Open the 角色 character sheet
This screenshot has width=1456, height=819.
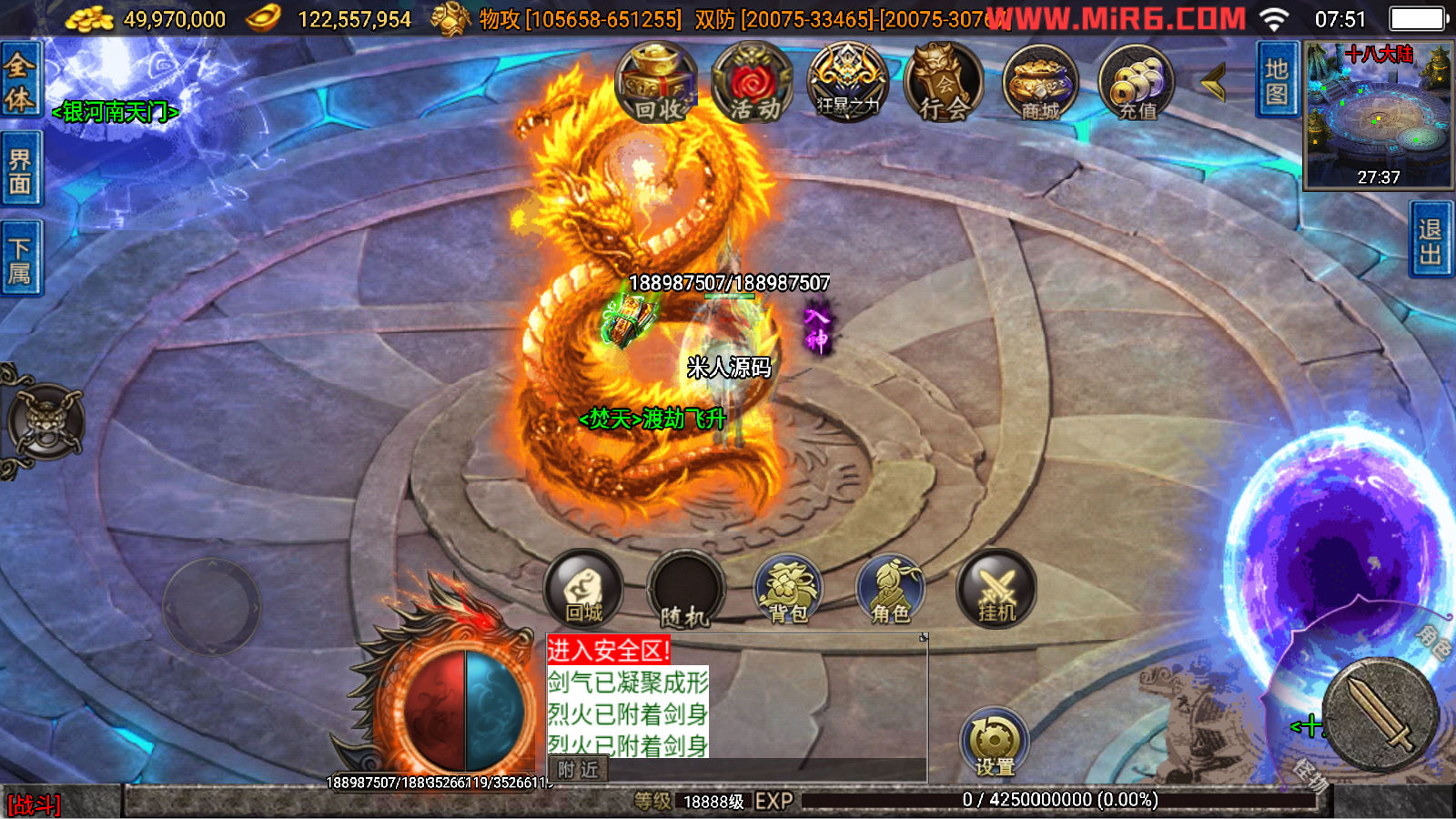(890, 591)
